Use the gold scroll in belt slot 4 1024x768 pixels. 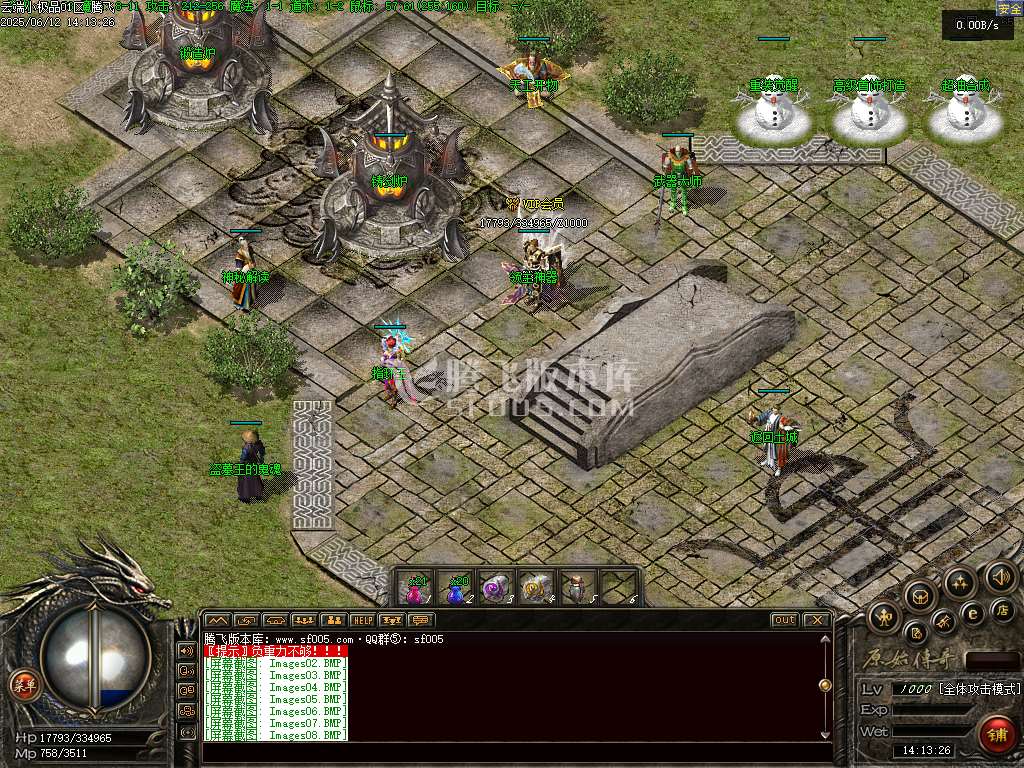537,589
